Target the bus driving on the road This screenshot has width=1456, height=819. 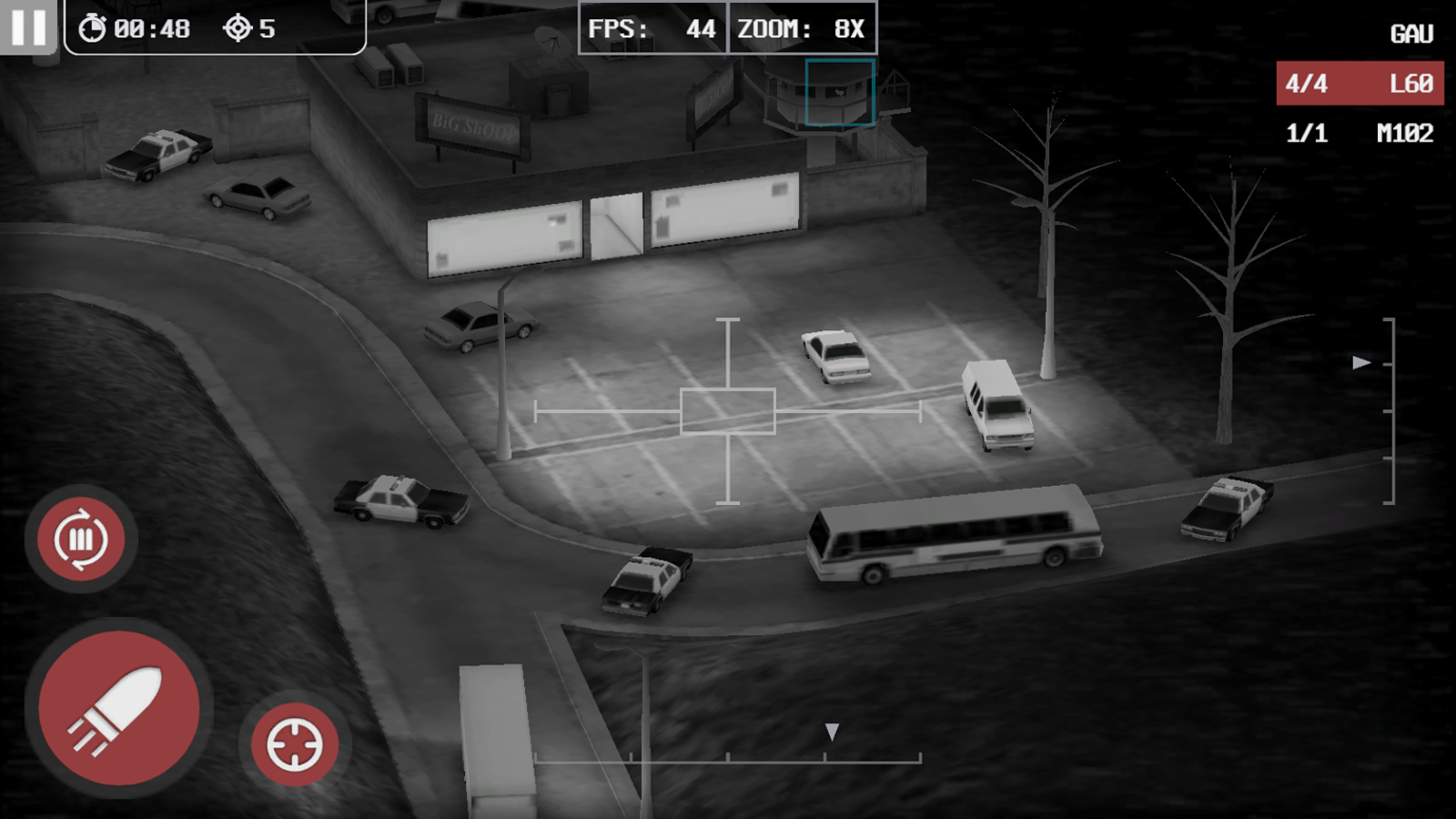coord(955,537)
